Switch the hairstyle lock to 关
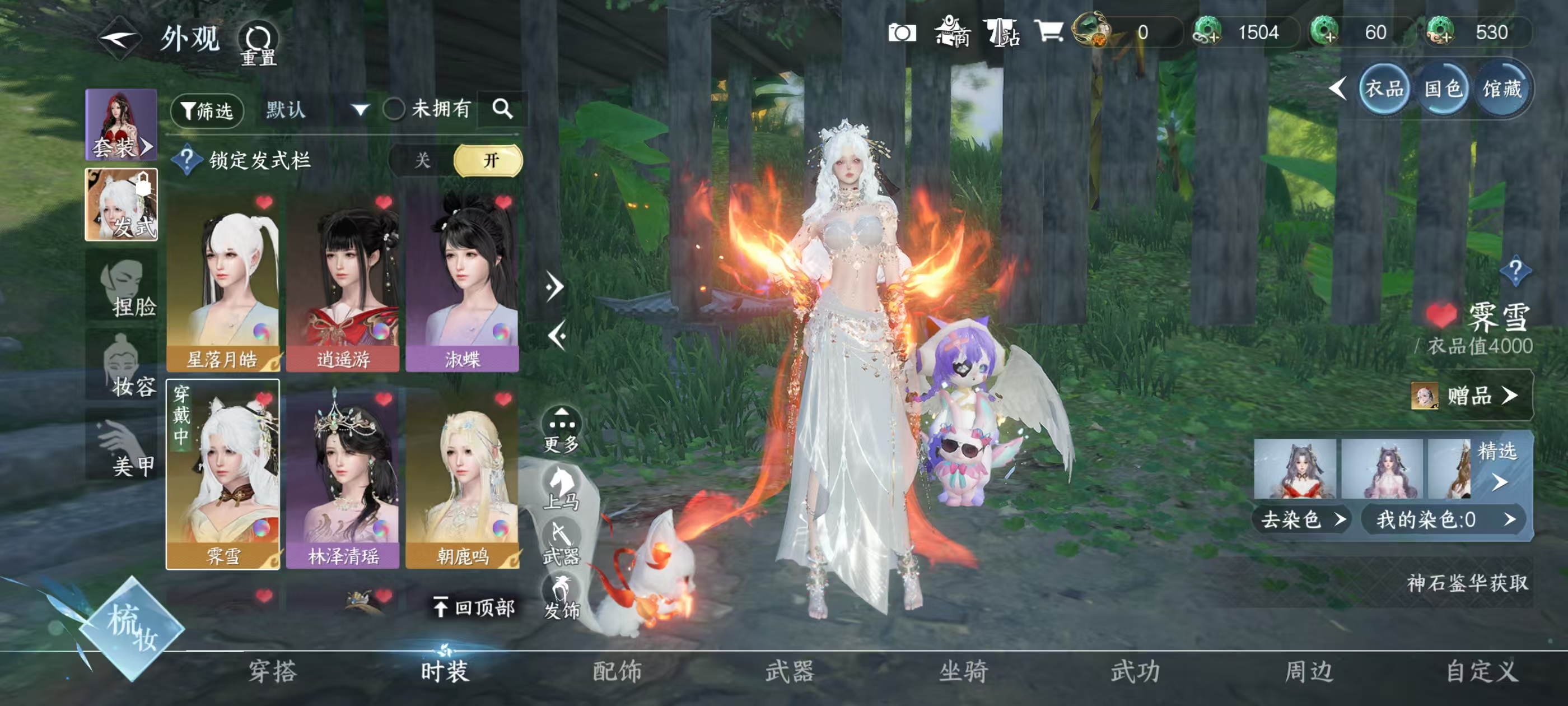1568x706 pixels. tap(422, 161)
